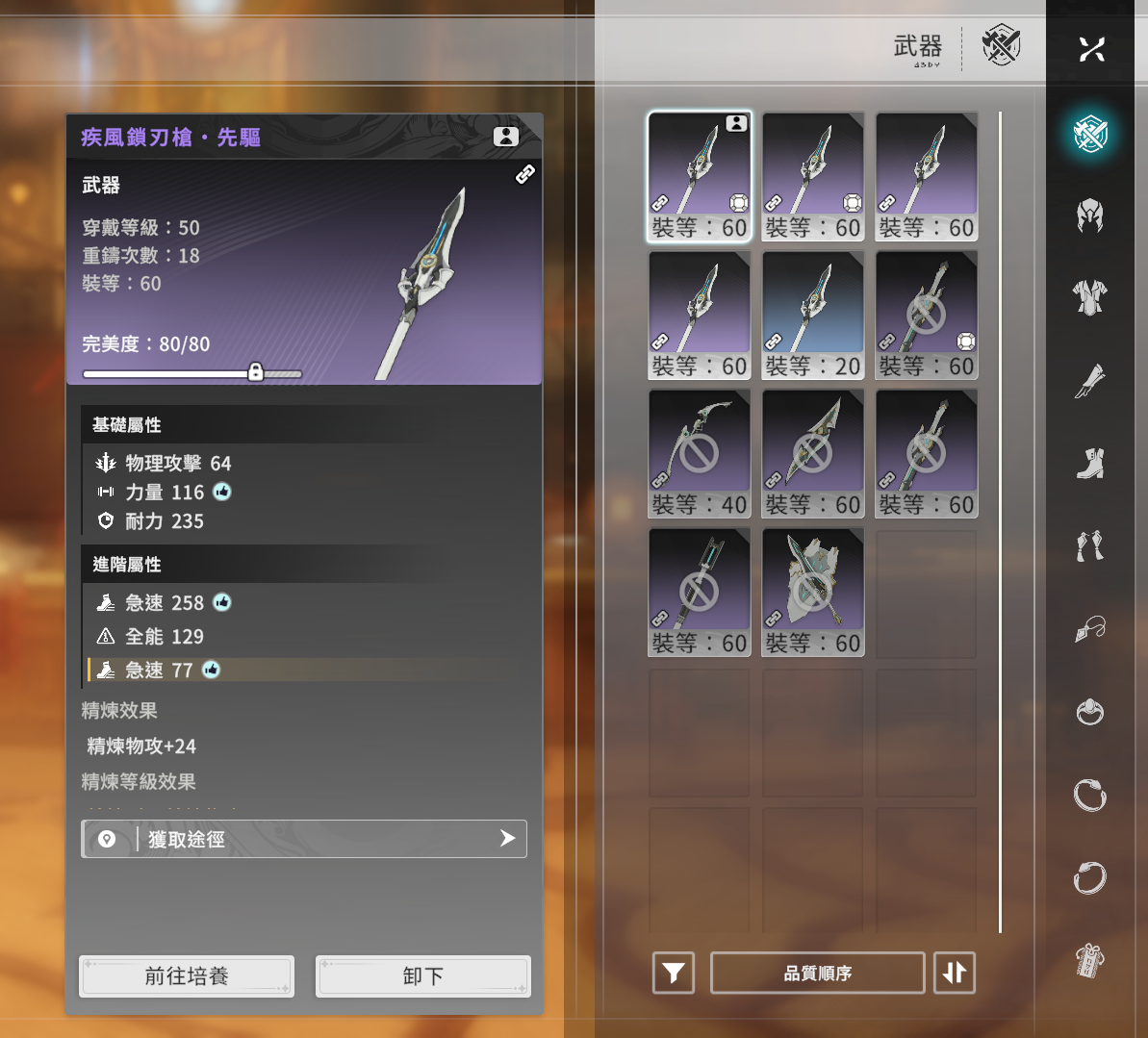
Task: Switch to the chest armor tab
Action: 1090,298
